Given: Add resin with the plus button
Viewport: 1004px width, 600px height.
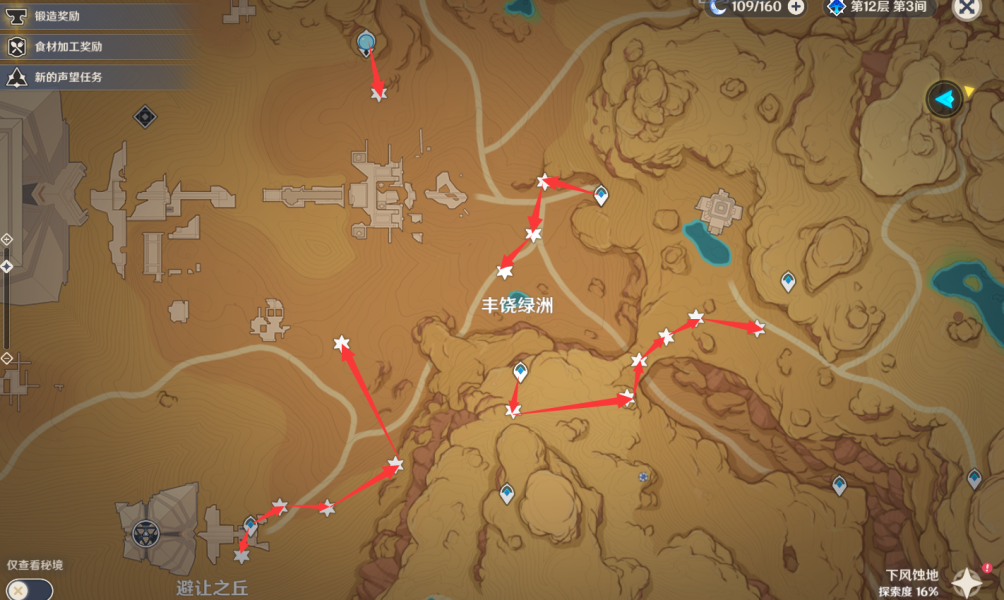Looking at the screenshot, I should click(x=796, y=7).
